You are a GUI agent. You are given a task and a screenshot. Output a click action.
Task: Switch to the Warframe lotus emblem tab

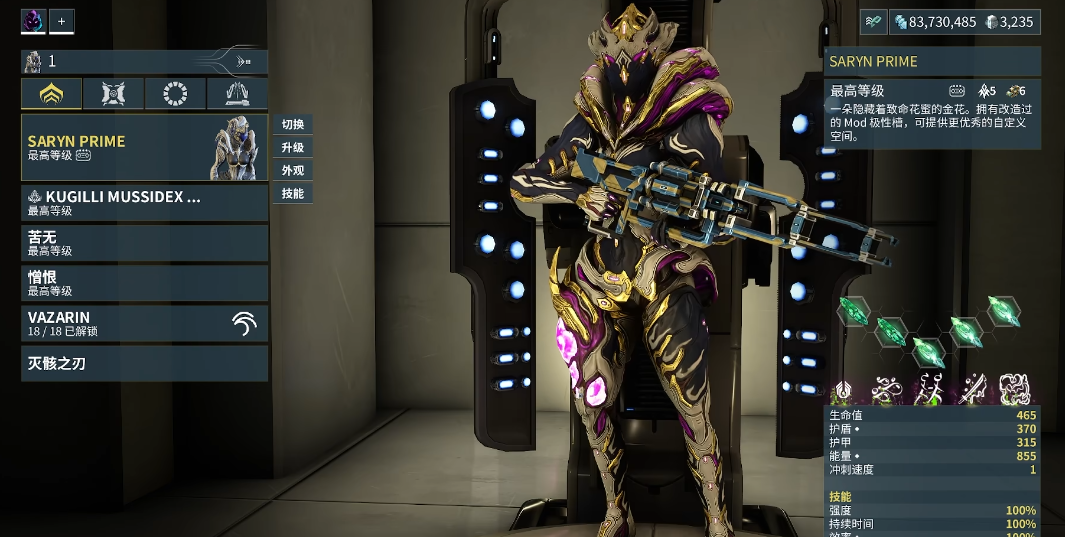pyautogui.click(x=52, y=94)
